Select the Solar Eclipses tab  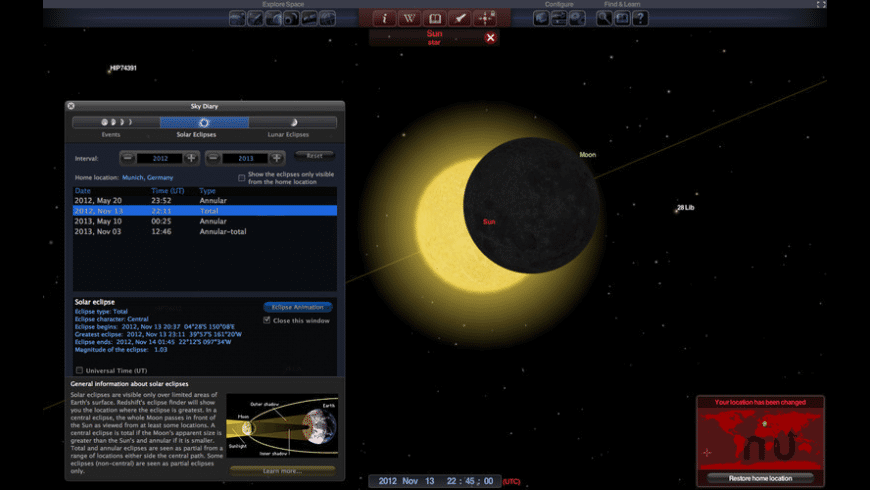[x=204, y=123]
